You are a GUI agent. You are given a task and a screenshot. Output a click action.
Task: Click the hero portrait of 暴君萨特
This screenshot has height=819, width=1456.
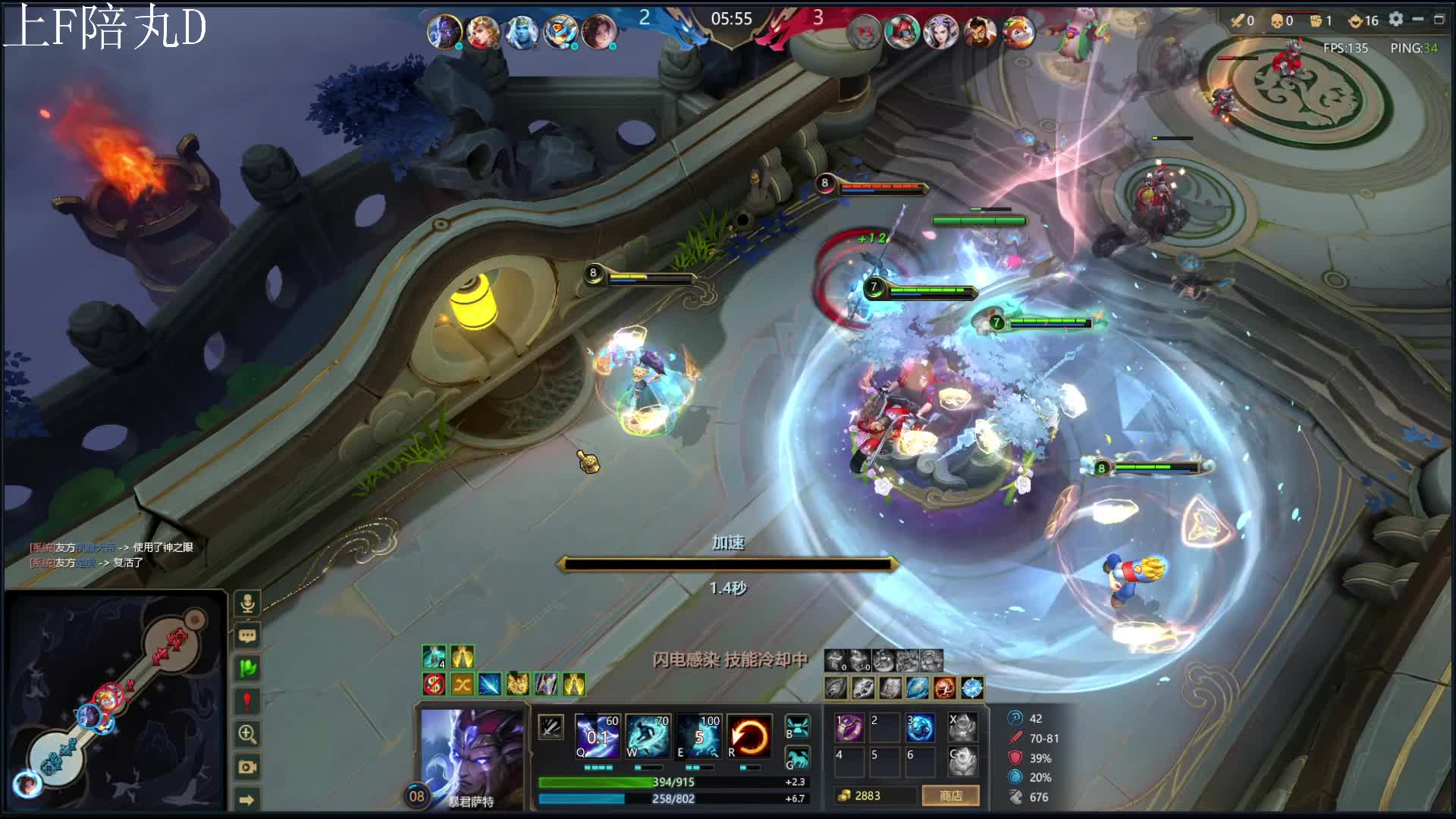point(472,755)
